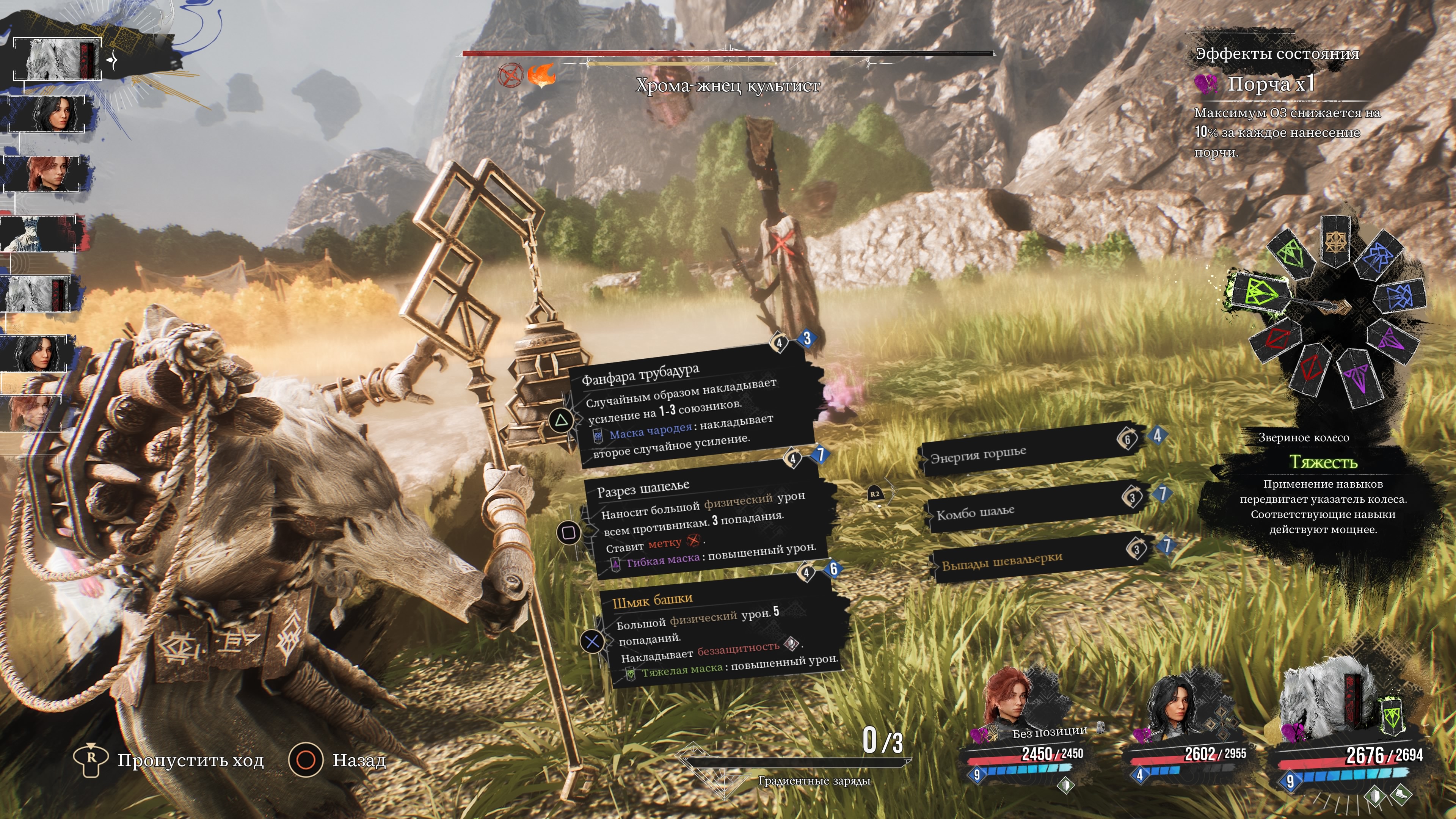Select the red-haired party member portrait with 2450 HP
This screenshot has width=1456, height=819.
coord(1007,701)
